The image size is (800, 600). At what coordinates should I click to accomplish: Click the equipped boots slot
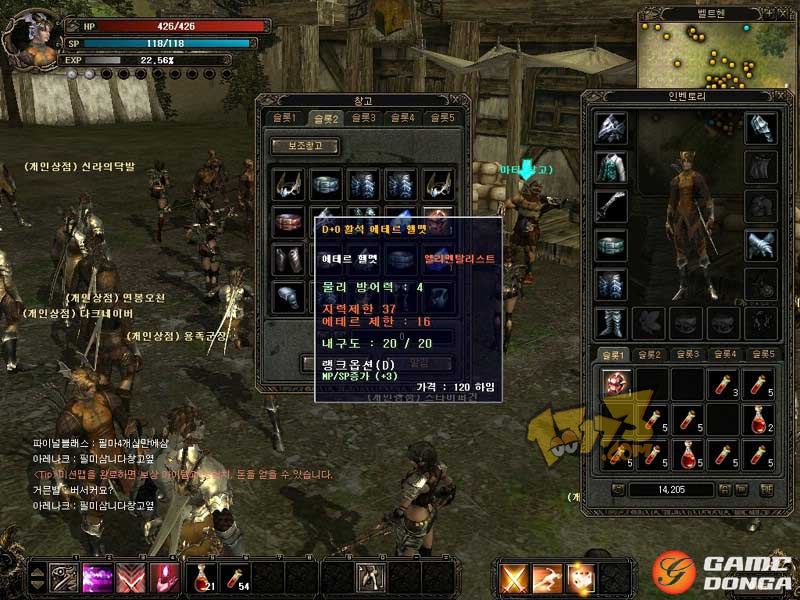point(611,323)
